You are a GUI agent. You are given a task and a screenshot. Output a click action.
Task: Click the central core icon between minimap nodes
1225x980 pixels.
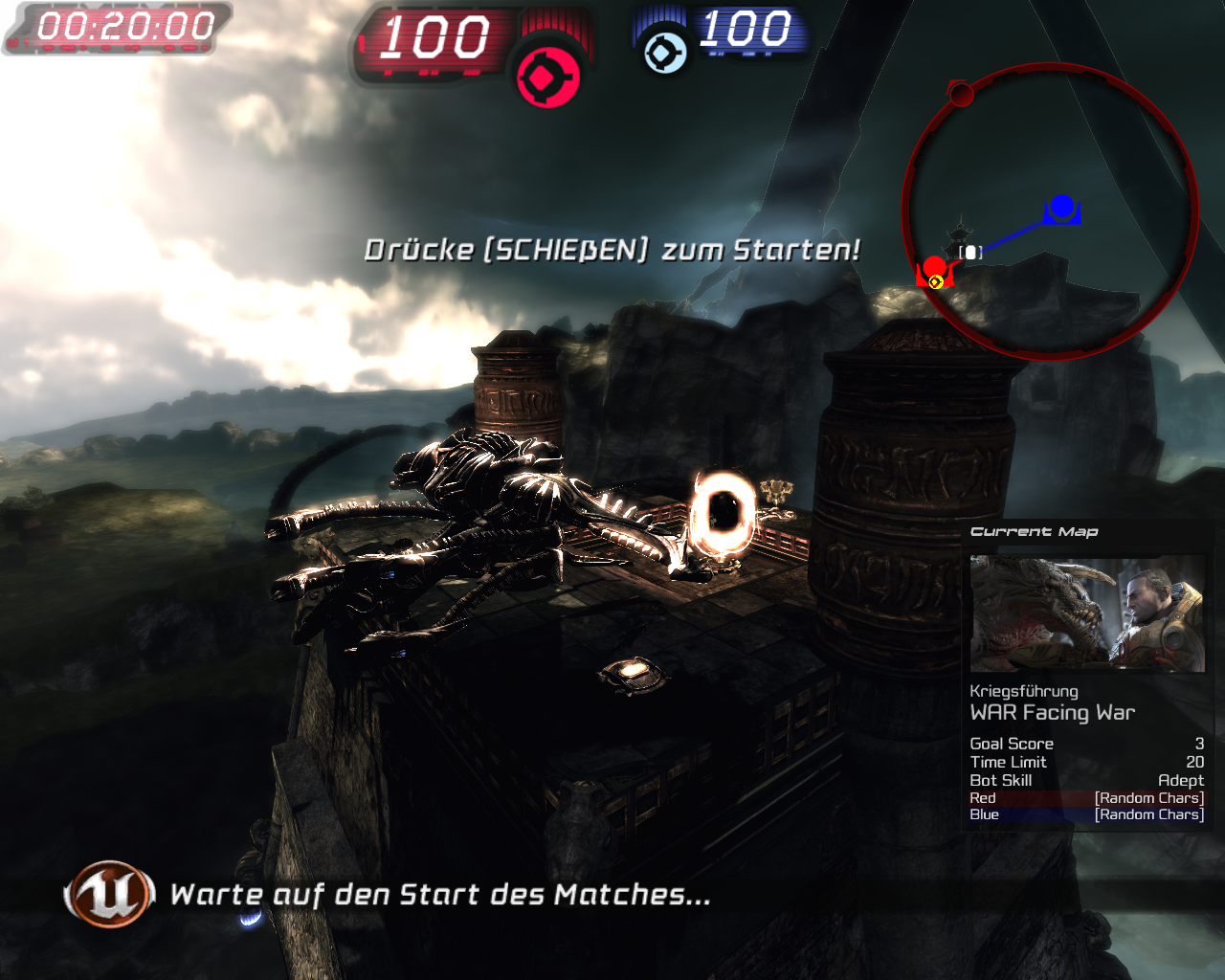coord(969,250)
